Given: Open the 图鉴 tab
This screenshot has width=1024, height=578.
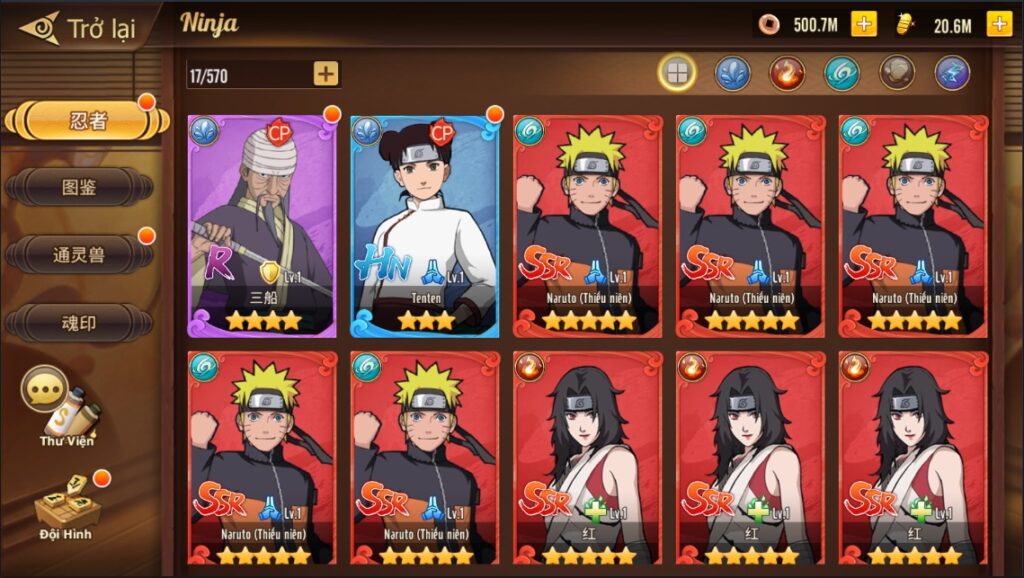Looking at the screenshot, I should coord(80,187).
